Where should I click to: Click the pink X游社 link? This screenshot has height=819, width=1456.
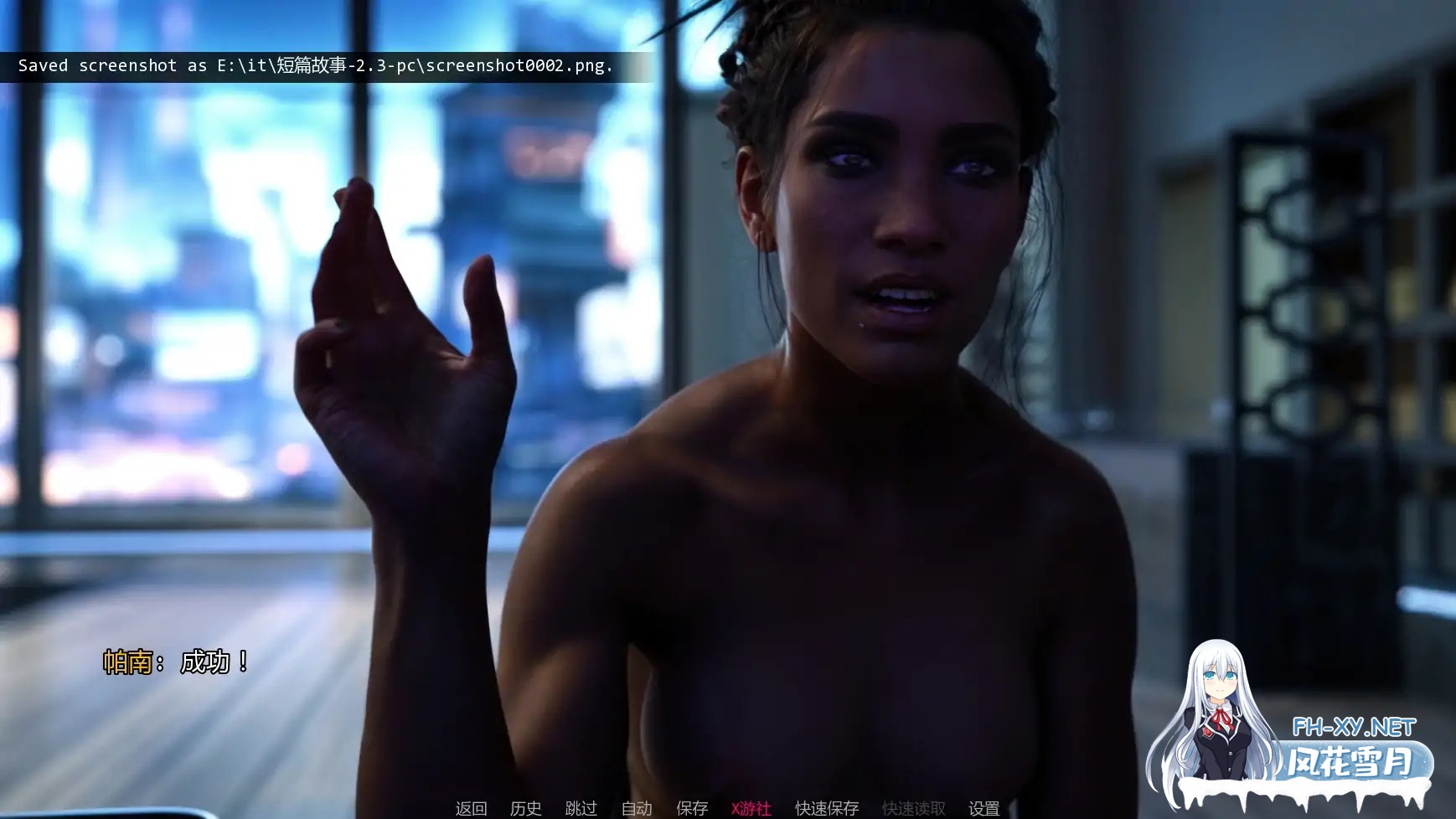tap(751, 808)
